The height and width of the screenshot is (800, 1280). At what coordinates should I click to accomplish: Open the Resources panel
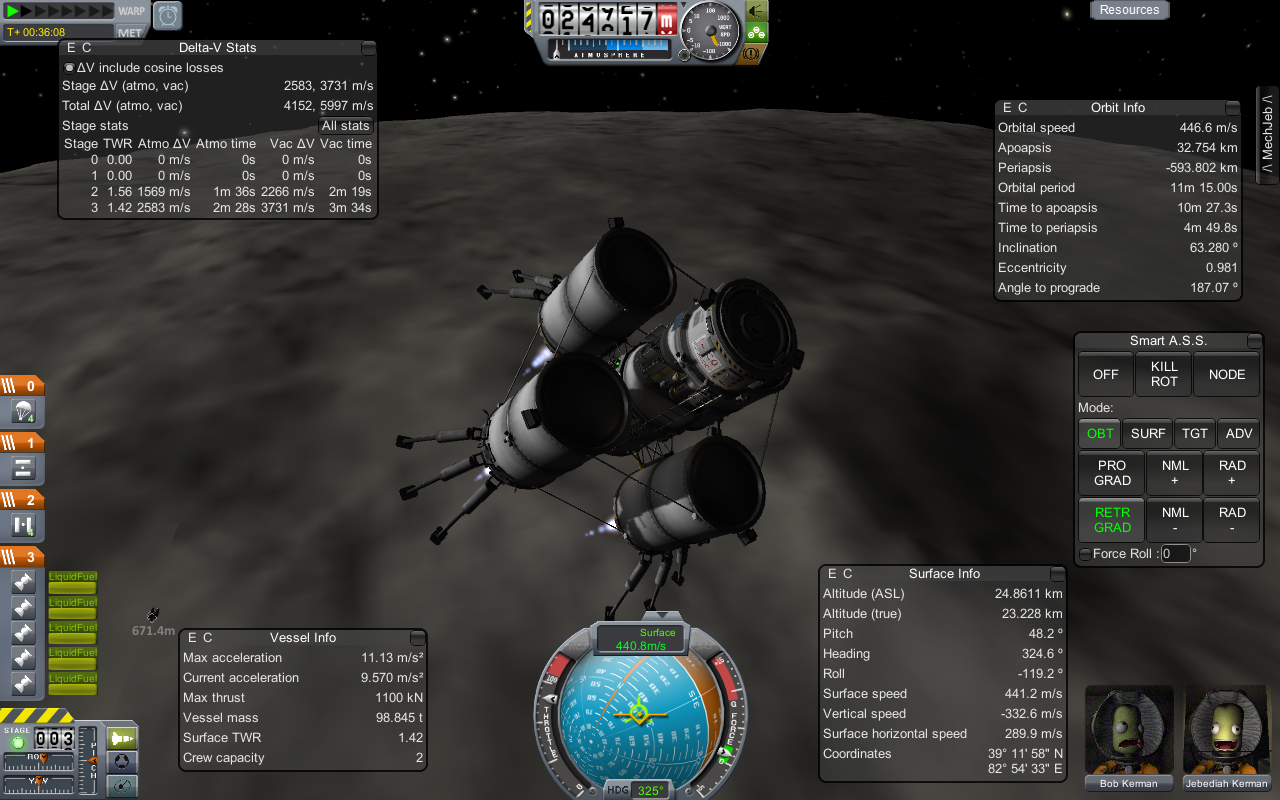[x=1129, y=10]
